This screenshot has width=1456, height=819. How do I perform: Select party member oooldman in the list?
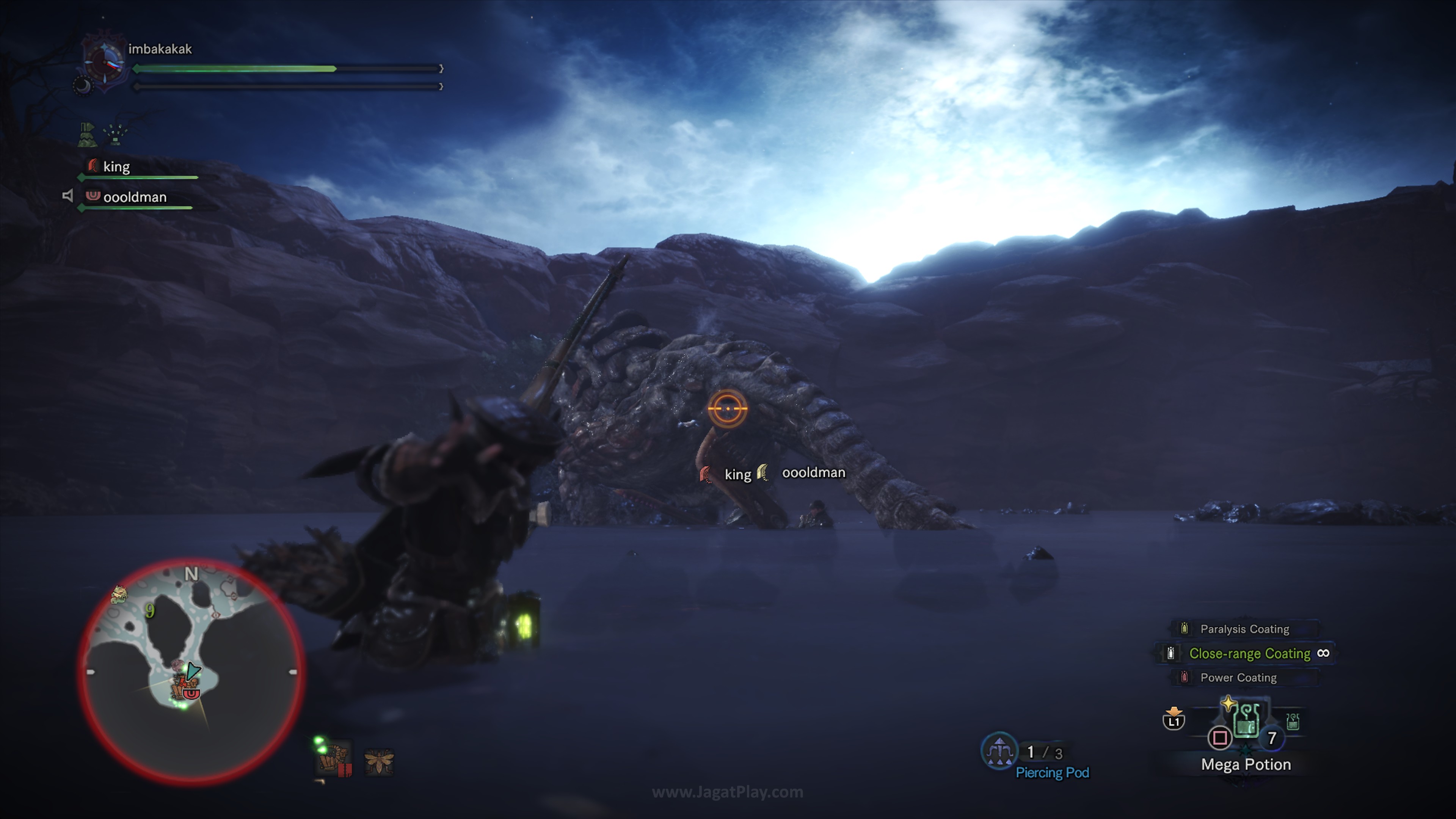(135, 197)
